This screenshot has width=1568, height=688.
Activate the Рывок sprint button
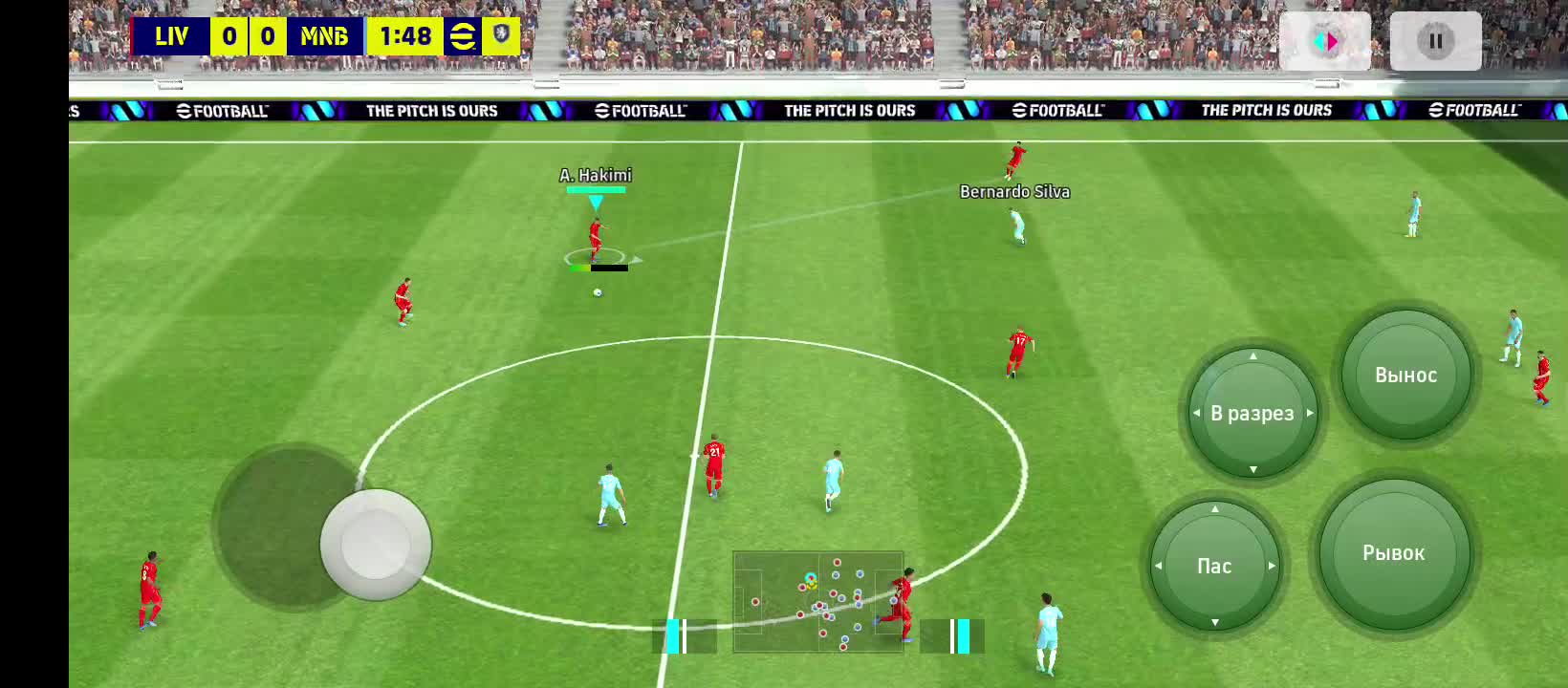point(1394,552)
